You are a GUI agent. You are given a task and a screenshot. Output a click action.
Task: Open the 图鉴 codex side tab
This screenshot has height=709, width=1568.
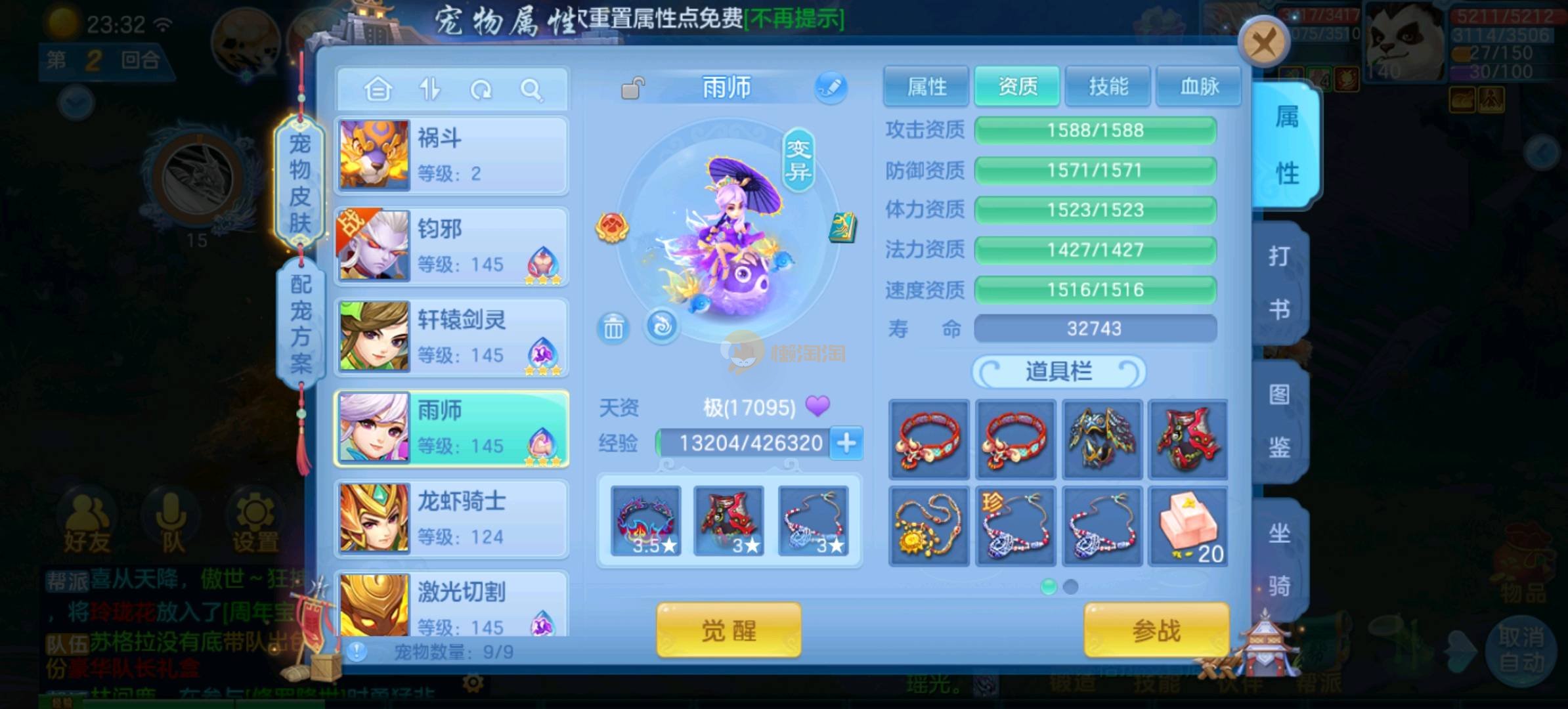(1278, 421)
